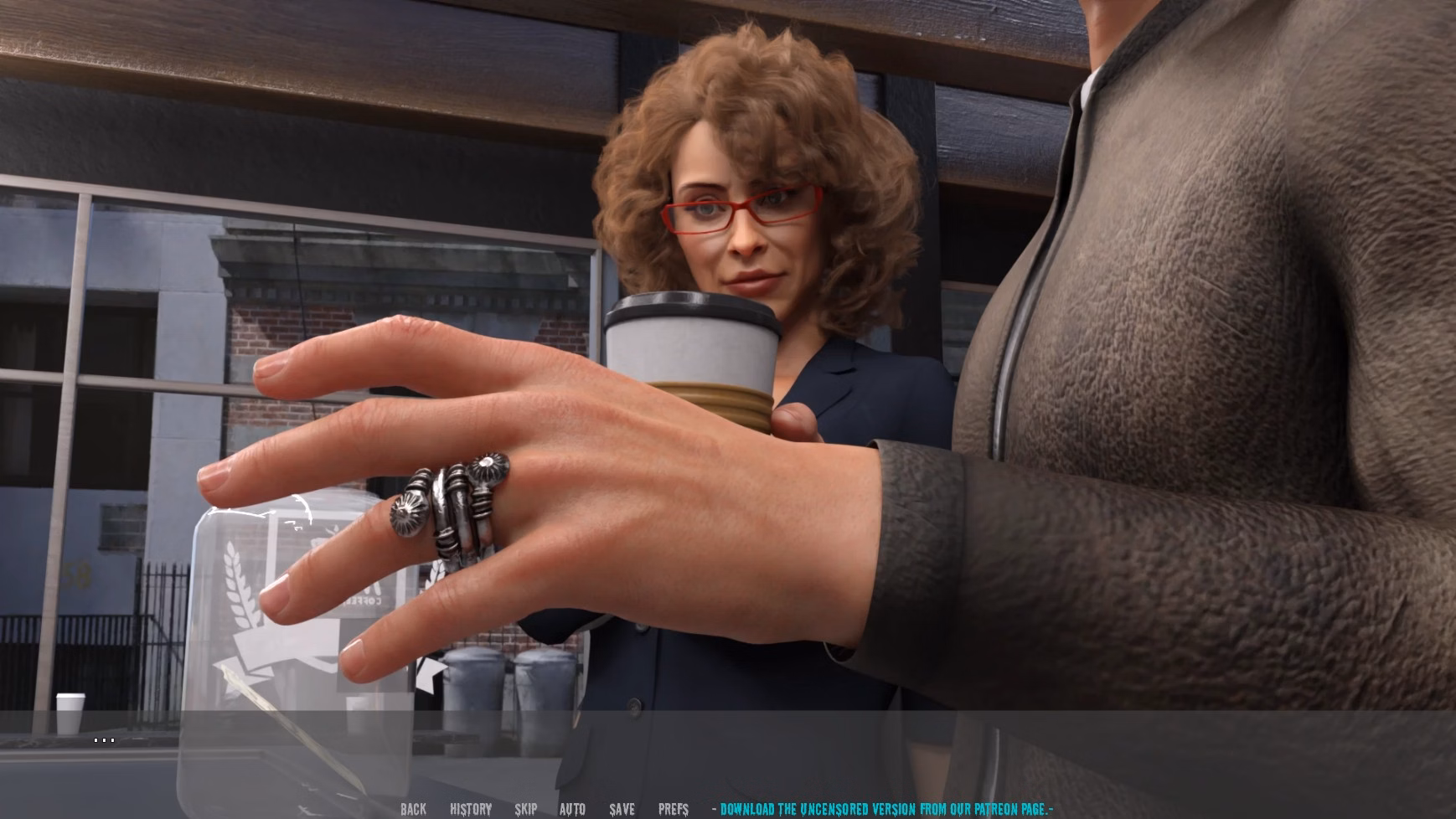The width and height of the screenshot is (1456, 819).
Task: Return to the previous line via BACK
Action: (x=413, y=809)
